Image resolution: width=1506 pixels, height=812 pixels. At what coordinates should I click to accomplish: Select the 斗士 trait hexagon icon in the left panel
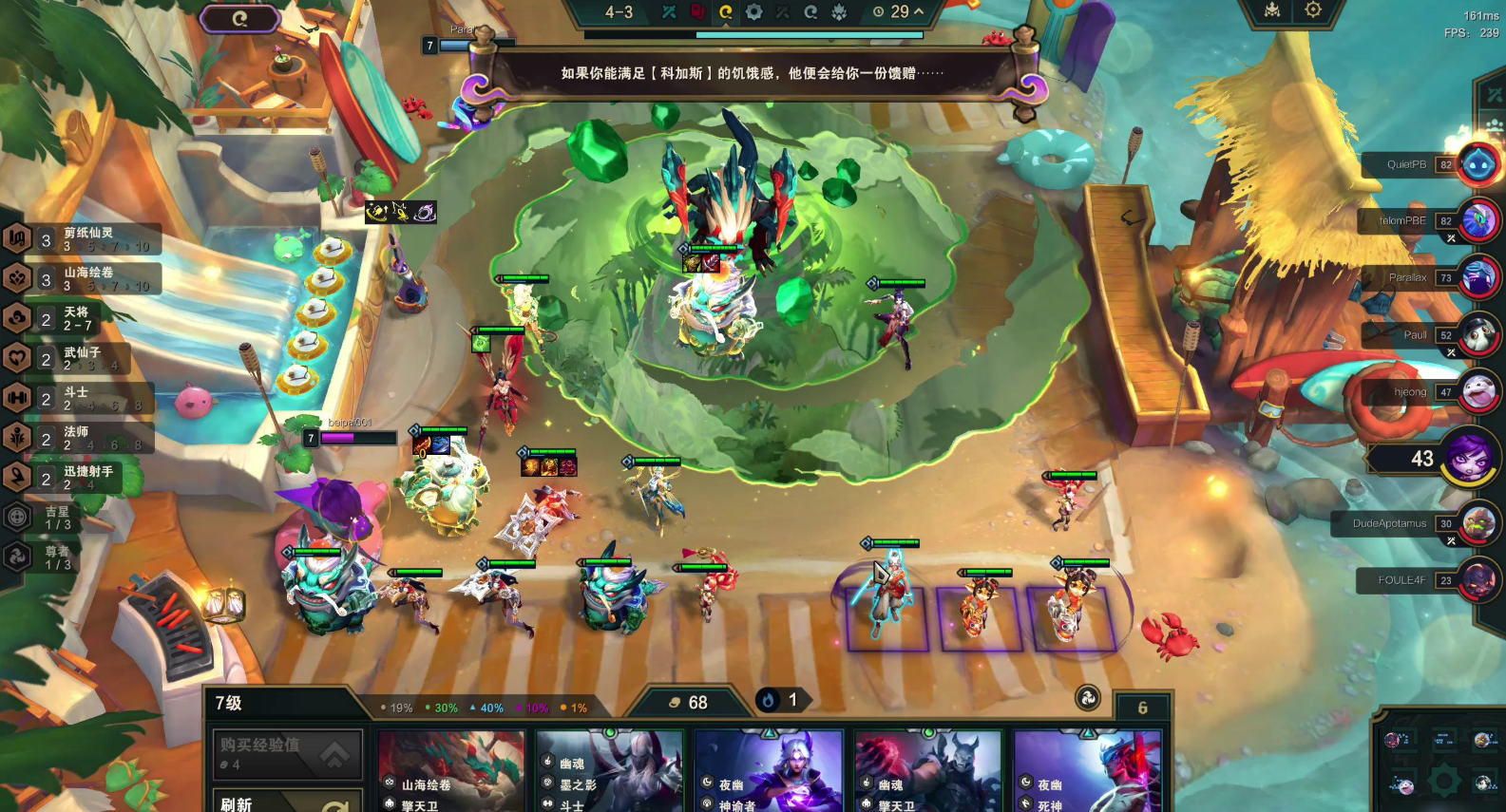17,398
